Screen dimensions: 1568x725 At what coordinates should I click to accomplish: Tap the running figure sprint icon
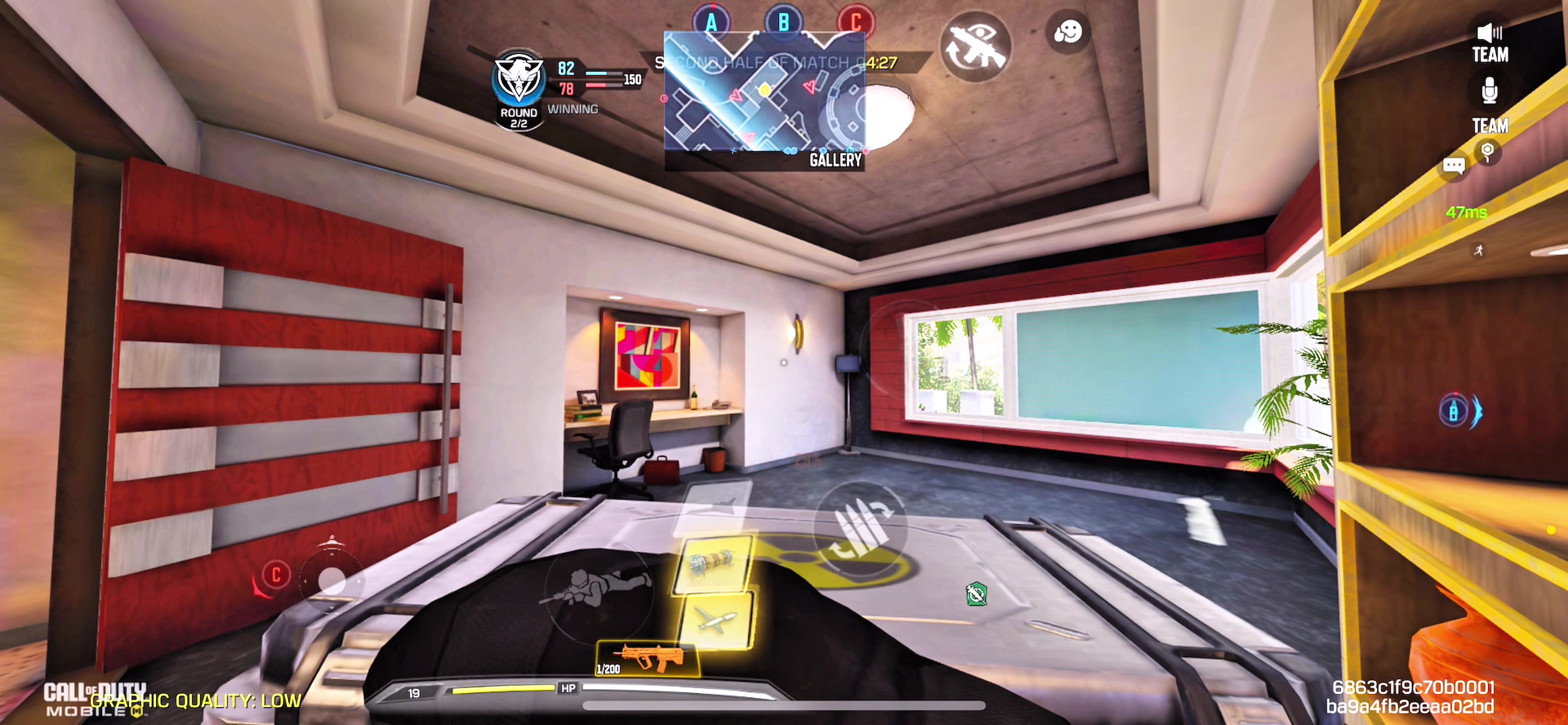(x=1479, y=250)
